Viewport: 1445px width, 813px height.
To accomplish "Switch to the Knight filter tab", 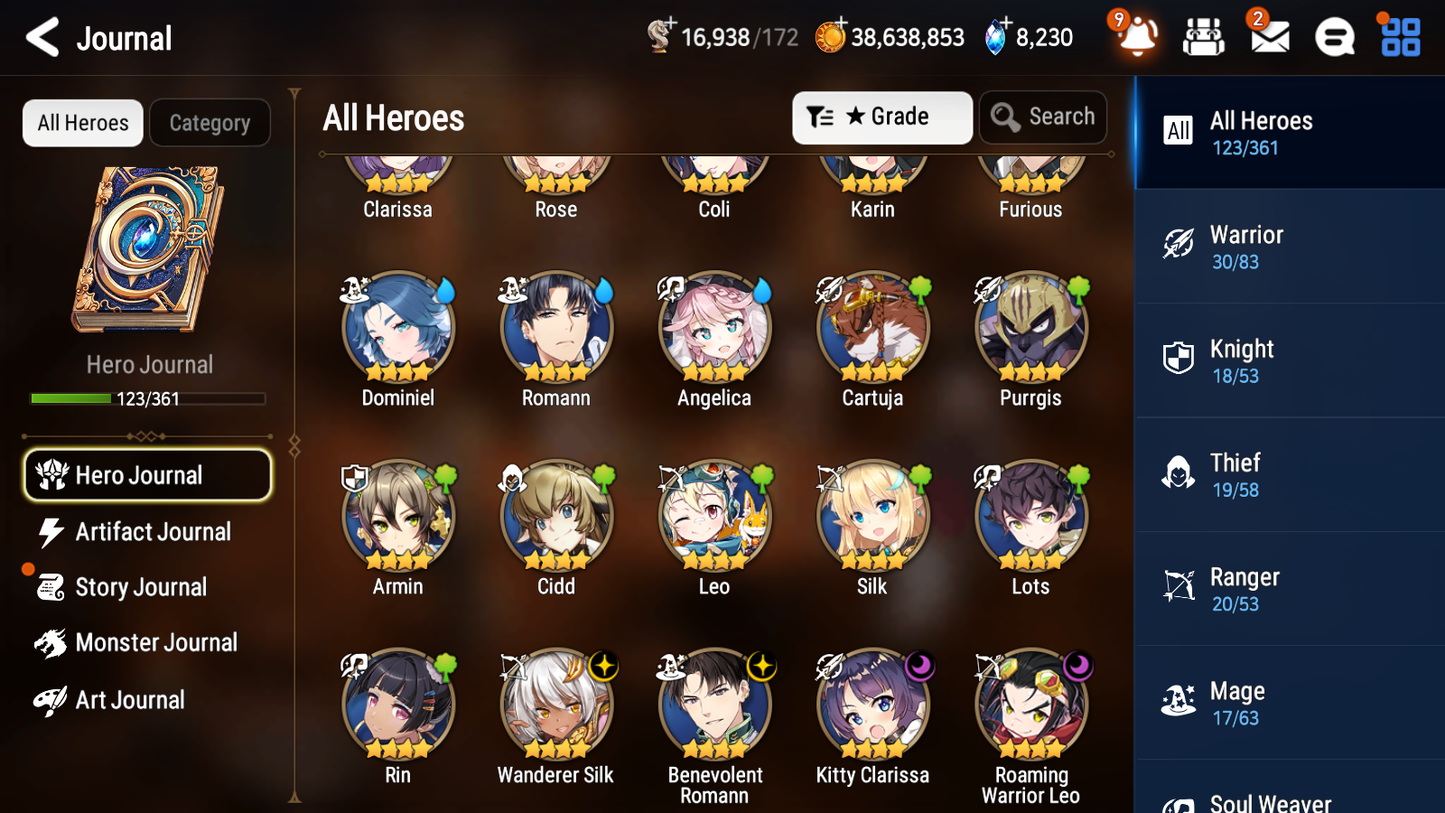I will click(x=1289, y=360).
